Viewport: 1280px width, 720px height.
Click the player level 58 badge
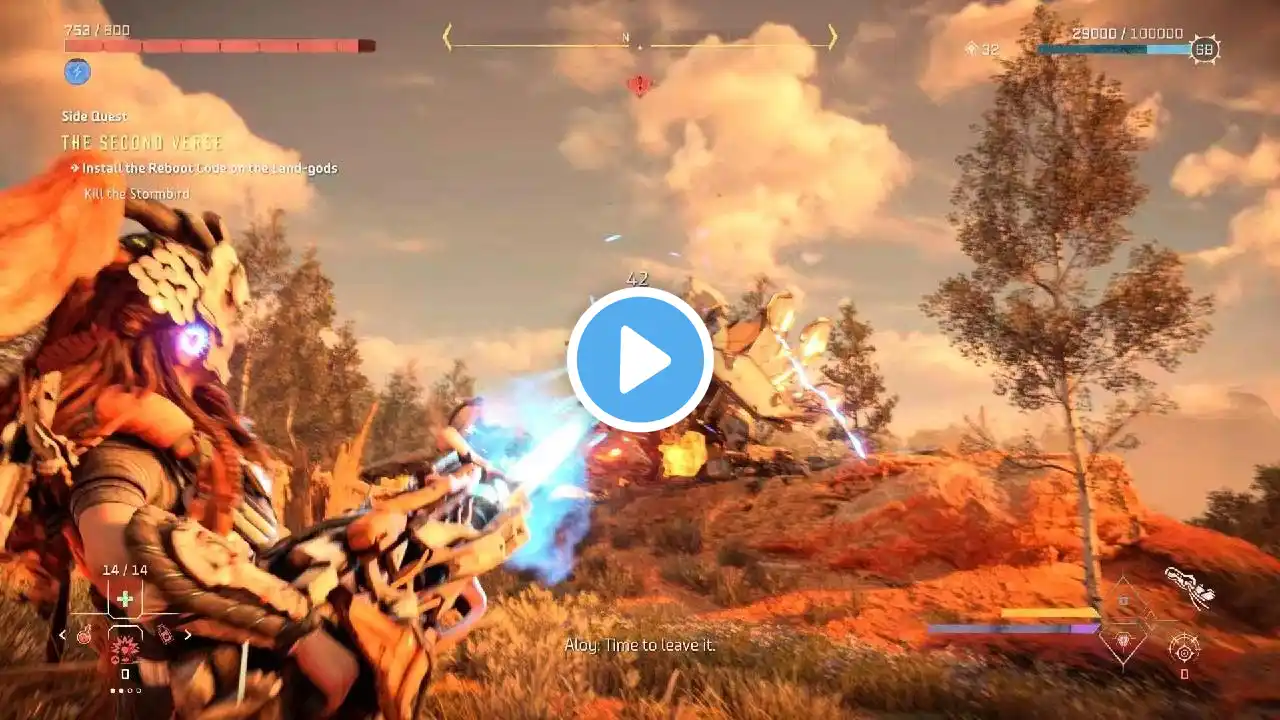(1204, 49)
